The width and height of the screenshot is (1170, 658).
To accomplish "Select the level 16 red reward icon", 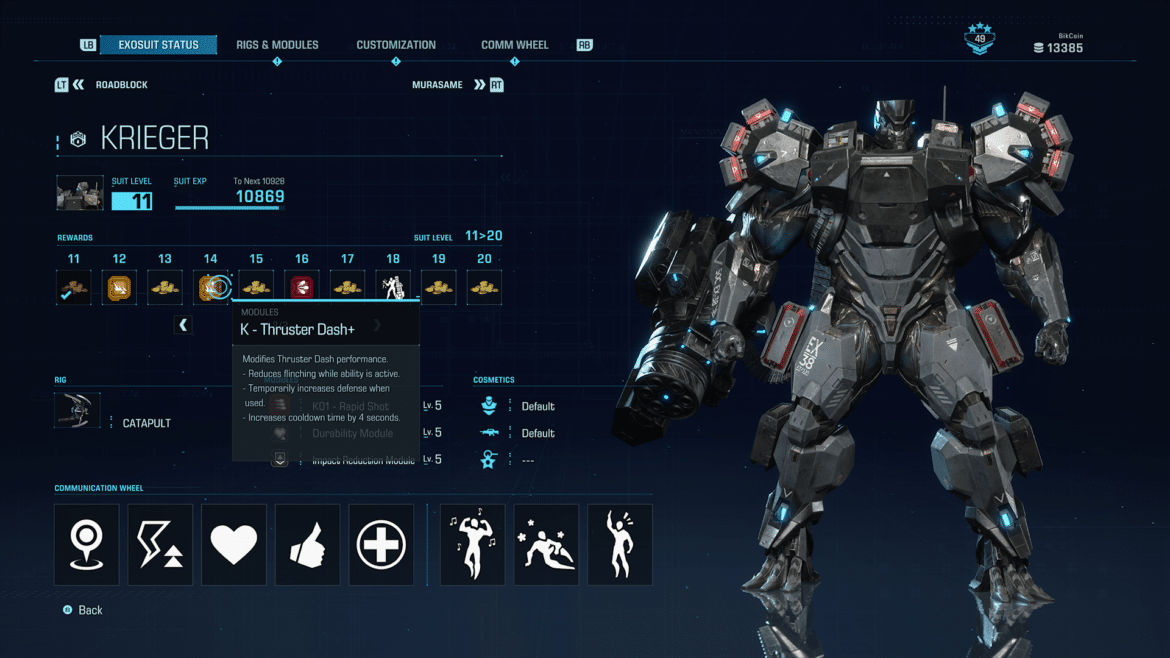I will pyautogui.click(x=302, y=288).
